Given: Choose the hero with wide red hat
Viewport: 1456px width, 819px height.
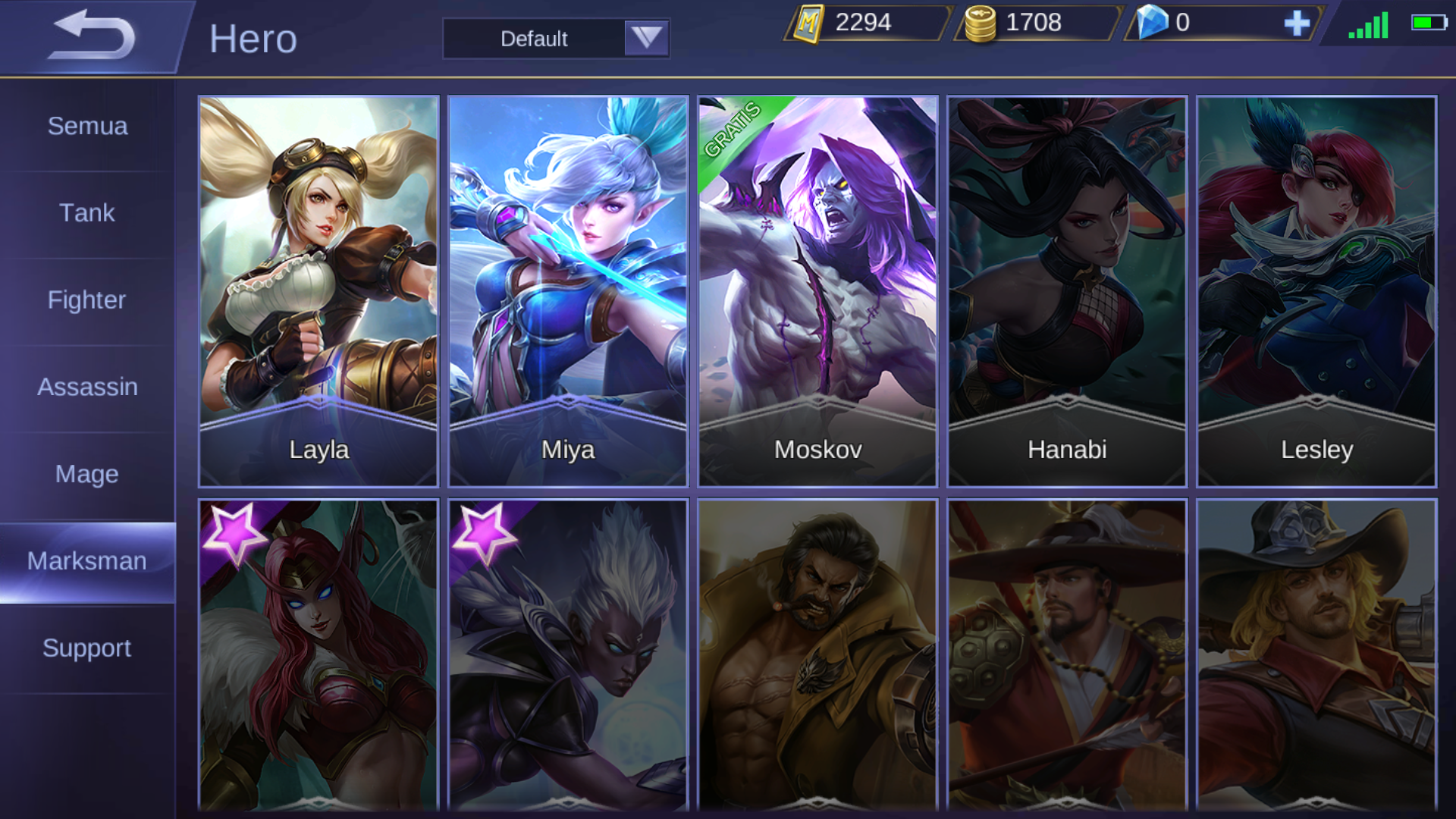Looking at the screenshot, I should [x=1067, y=656].
